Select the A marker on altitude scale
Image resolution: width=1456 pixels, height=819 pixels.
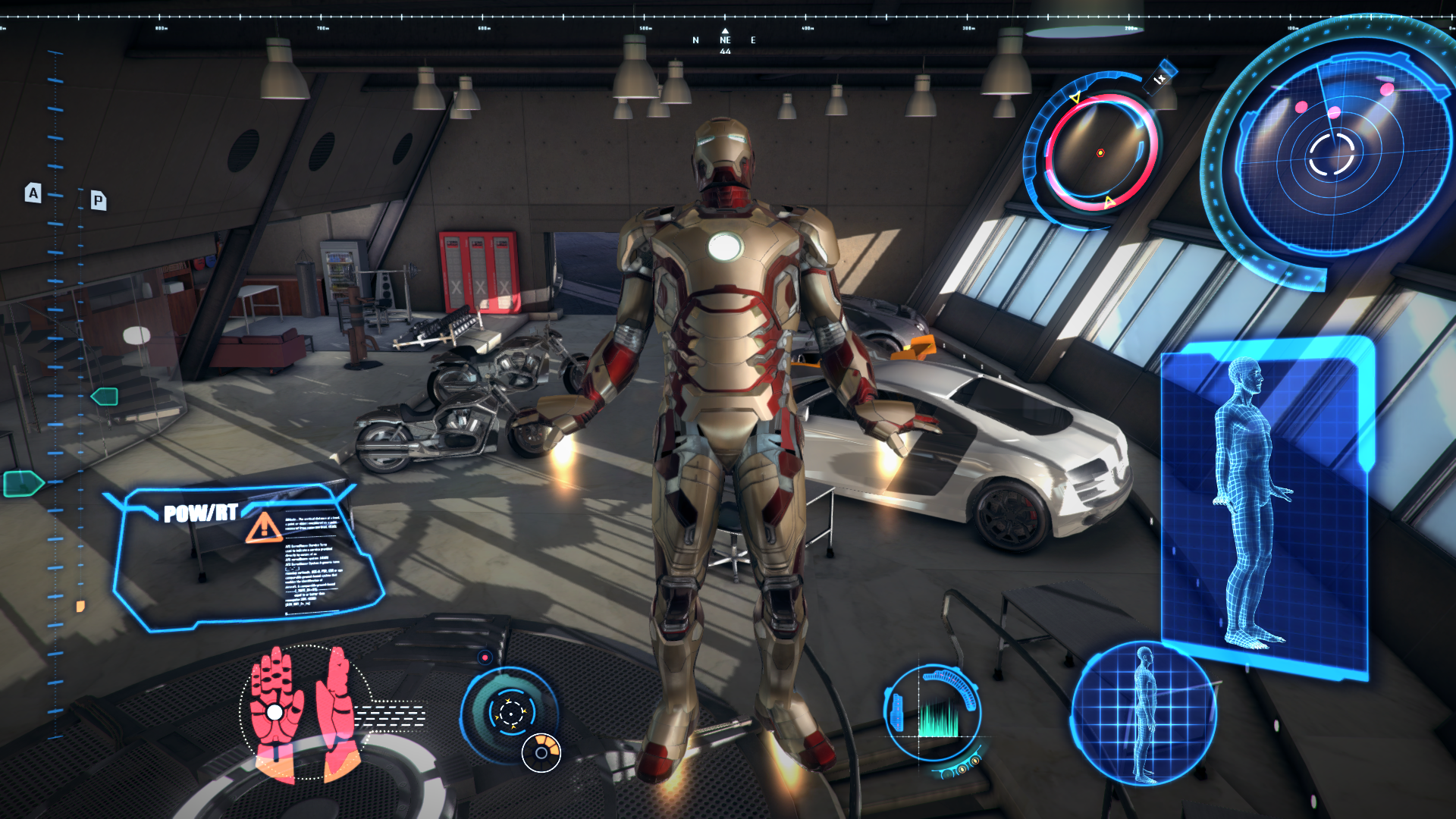(33, 193)
